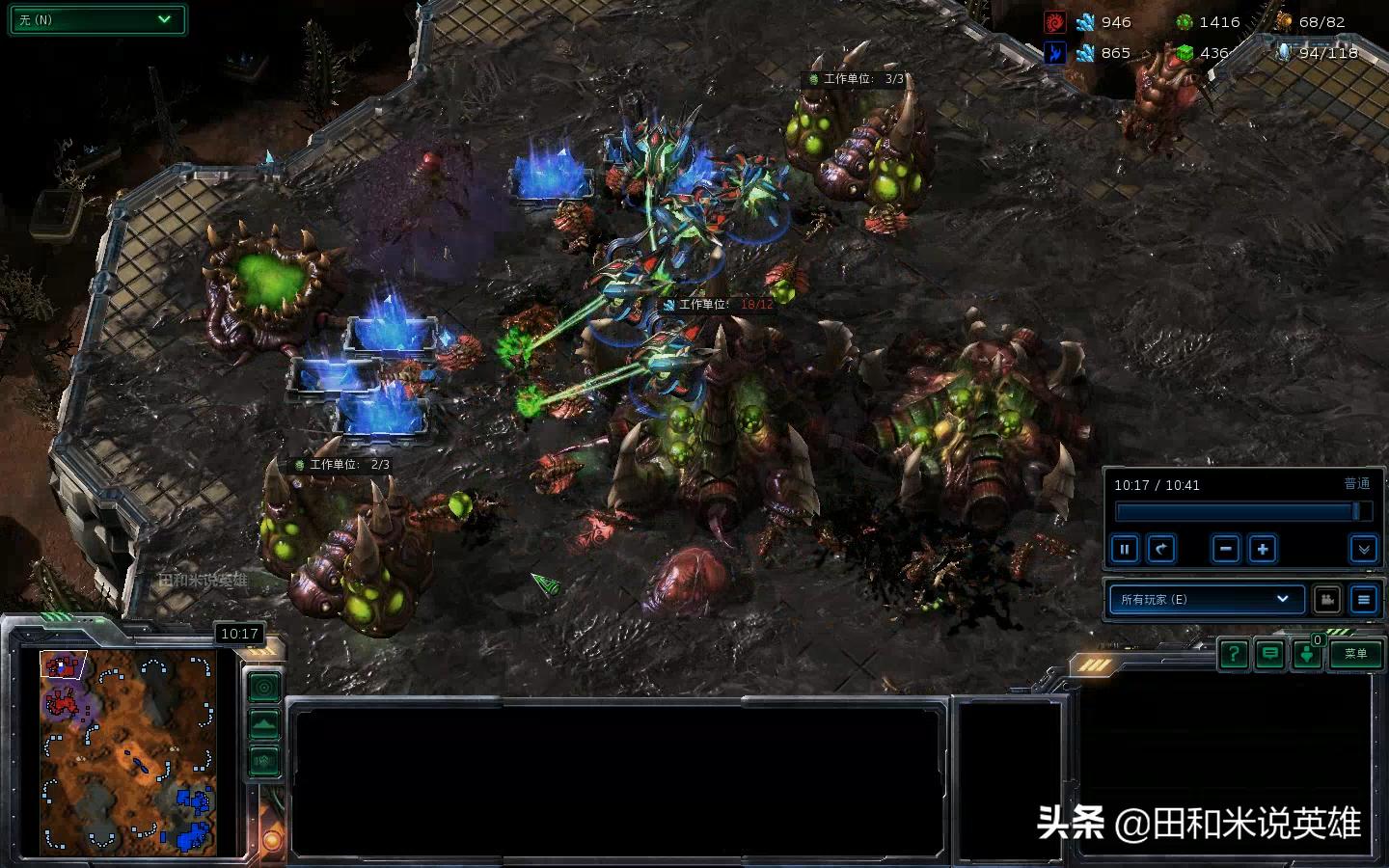Select the terrain view minimap icon
Viewport: 1389px width, 868px height.
coord(263,724)
